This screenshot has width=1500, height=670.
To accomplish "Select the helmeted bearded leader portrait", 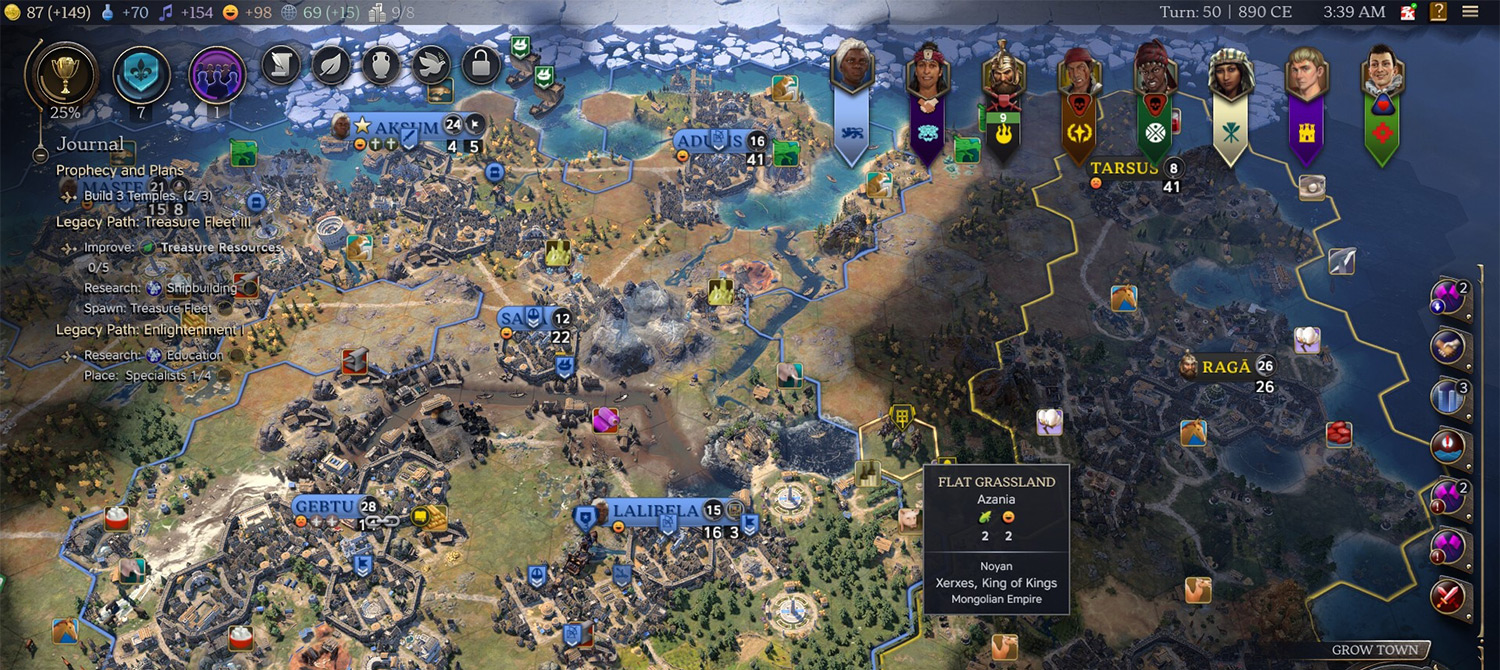I will point(1002,73).
